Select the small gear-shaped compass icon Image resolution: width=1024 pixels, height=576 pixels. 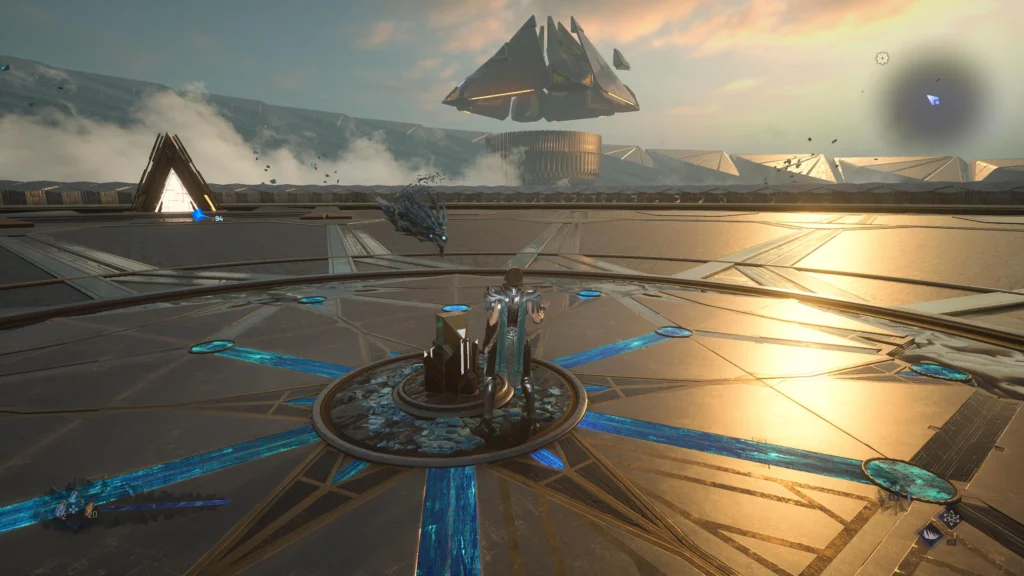pyautogui.click(x=882, y=58)
